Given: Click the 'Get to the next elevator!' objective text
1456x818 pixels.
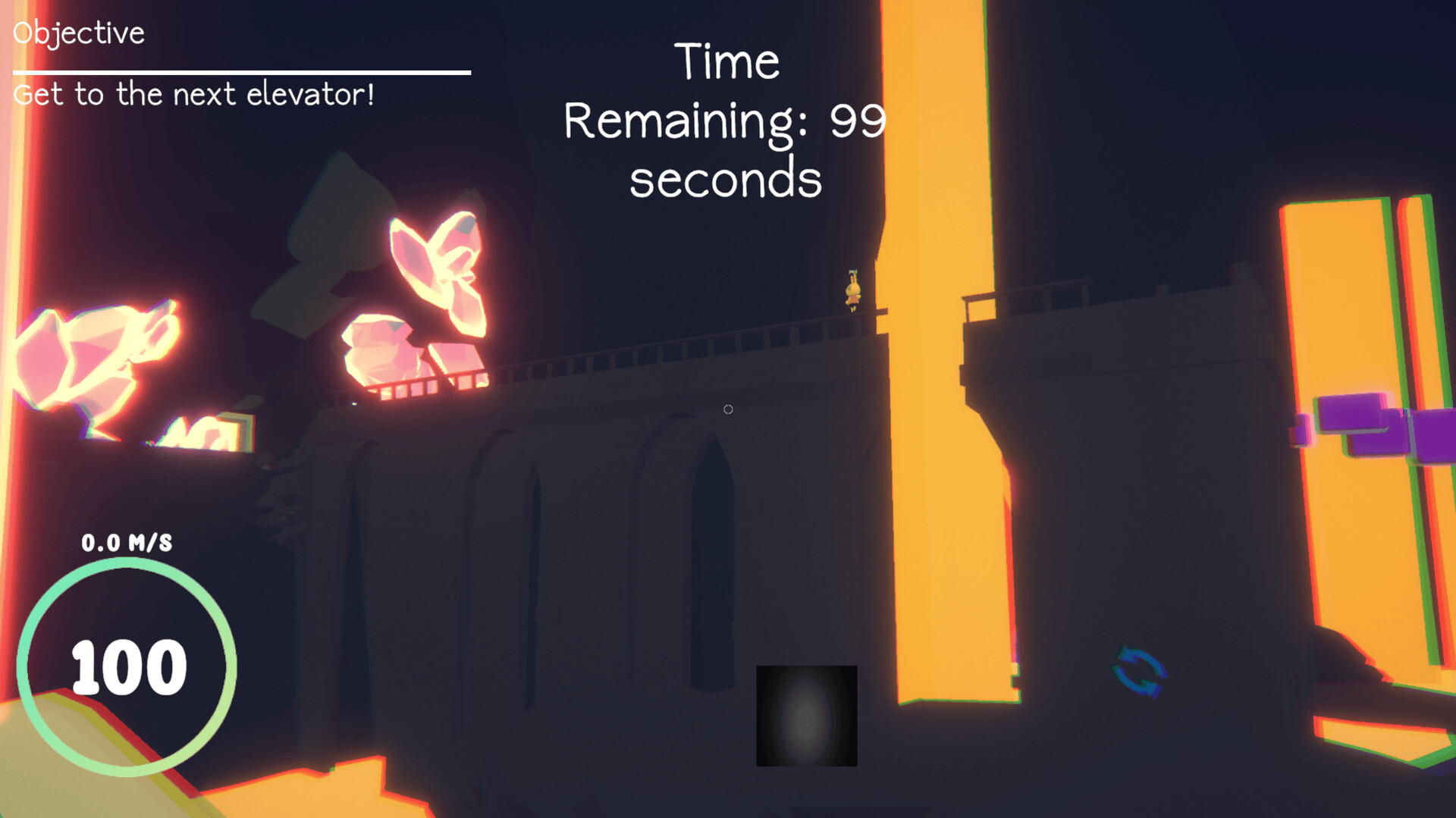Looking at the screenshot, I should (194, 93).
